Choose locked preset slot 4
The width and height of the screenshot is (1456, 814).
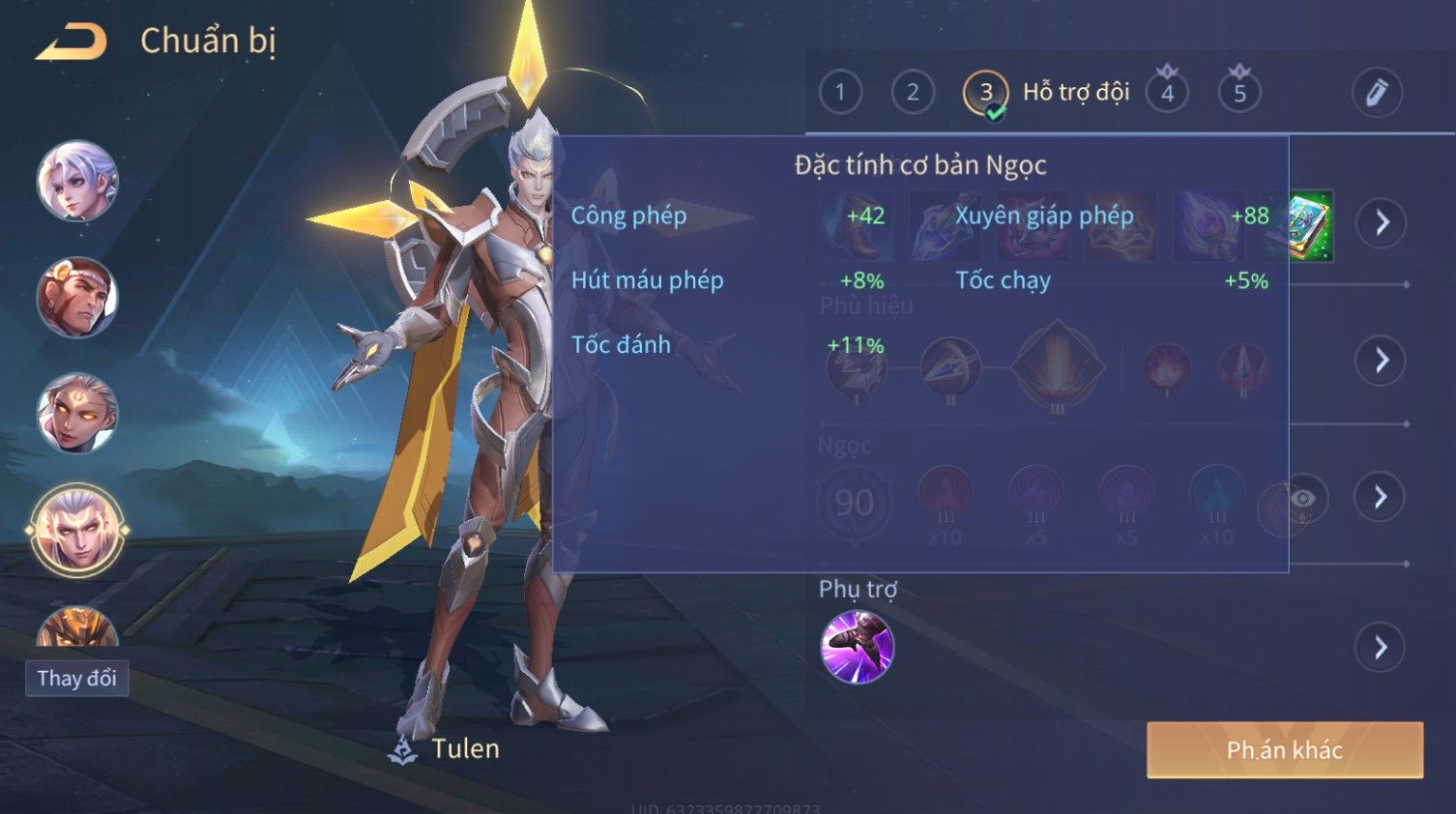pyautogui.click(x=1167, y=93)
